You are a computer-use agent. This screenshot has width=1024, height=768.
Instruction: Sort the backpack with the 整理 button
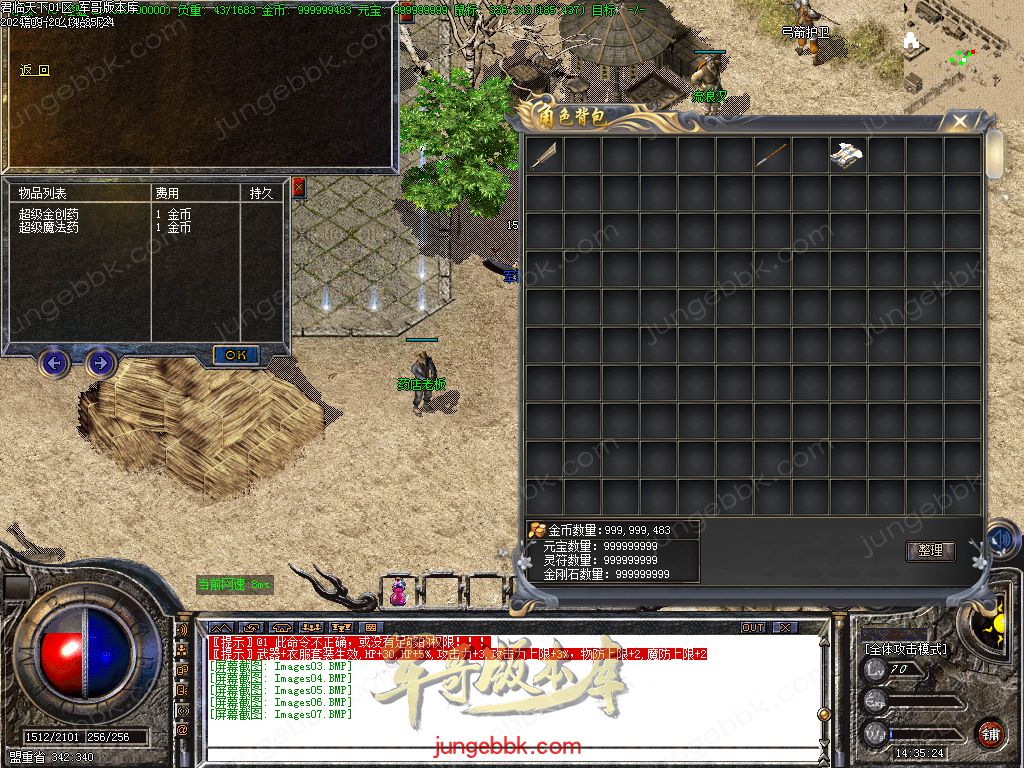tap(930, 551)
